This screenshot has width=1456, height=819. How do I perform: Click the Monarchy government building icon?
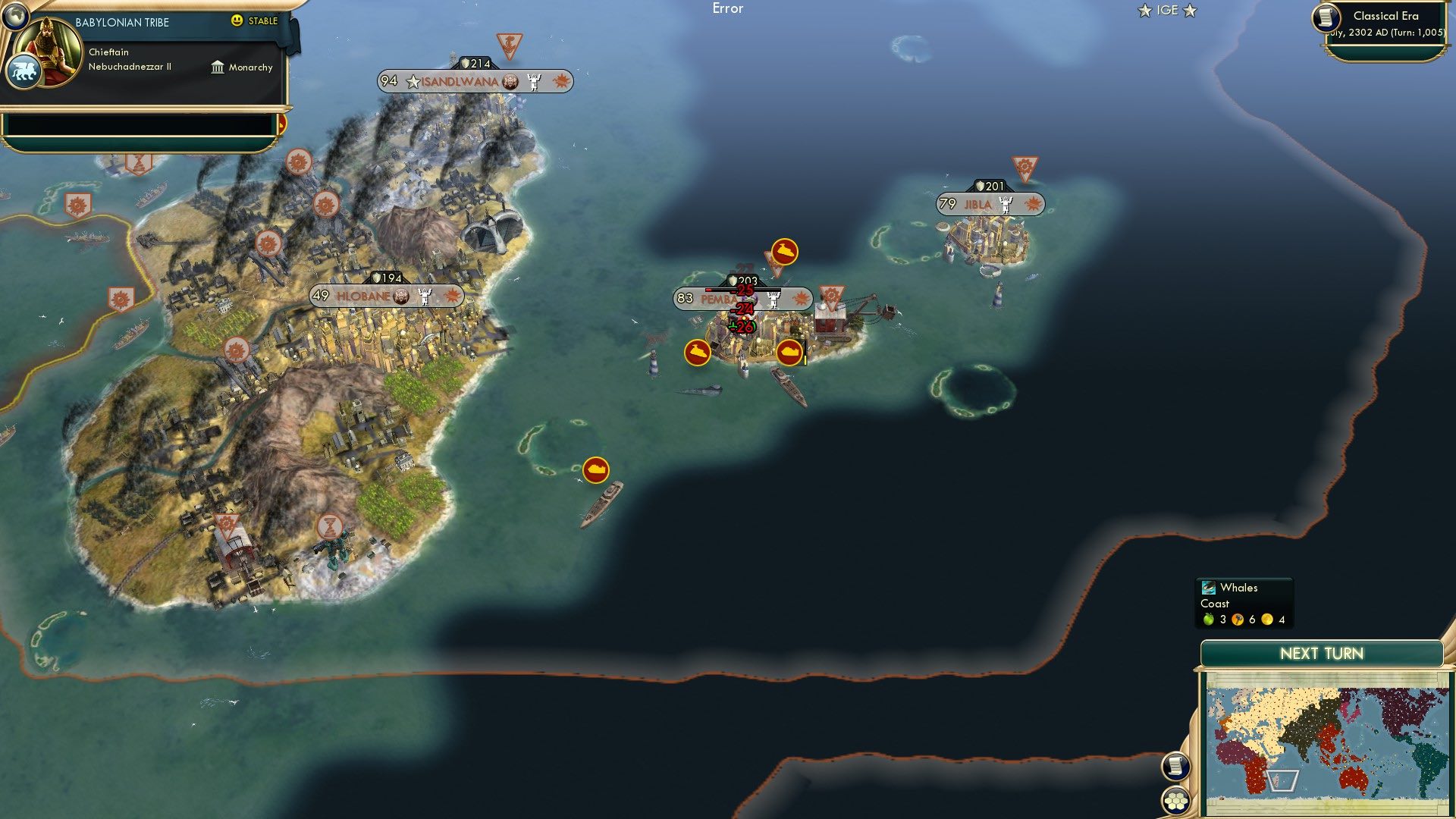[x=216, y=67]
